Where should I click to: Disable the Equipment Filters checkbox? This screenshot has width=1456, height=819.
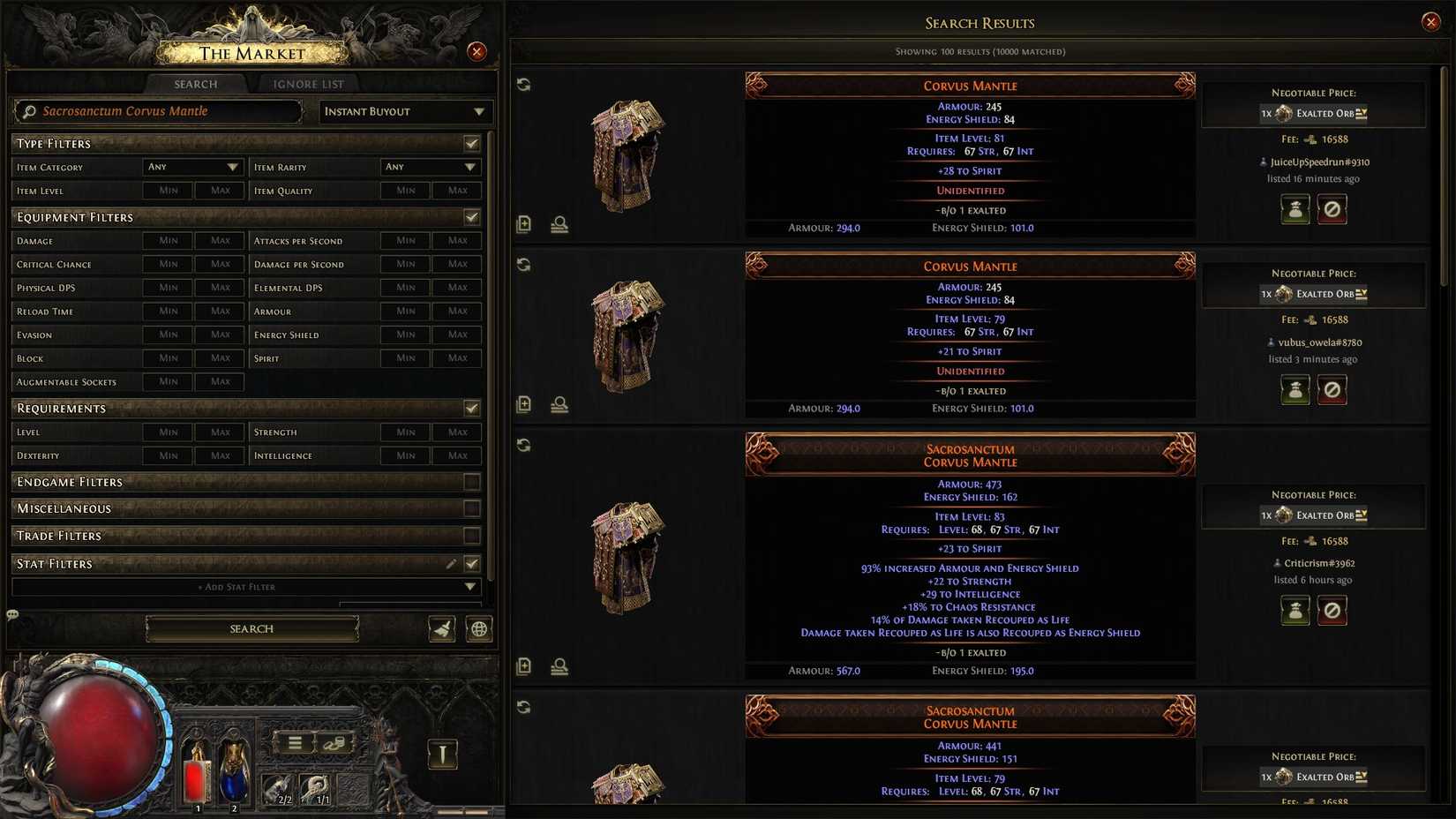(x=472, y=217)
